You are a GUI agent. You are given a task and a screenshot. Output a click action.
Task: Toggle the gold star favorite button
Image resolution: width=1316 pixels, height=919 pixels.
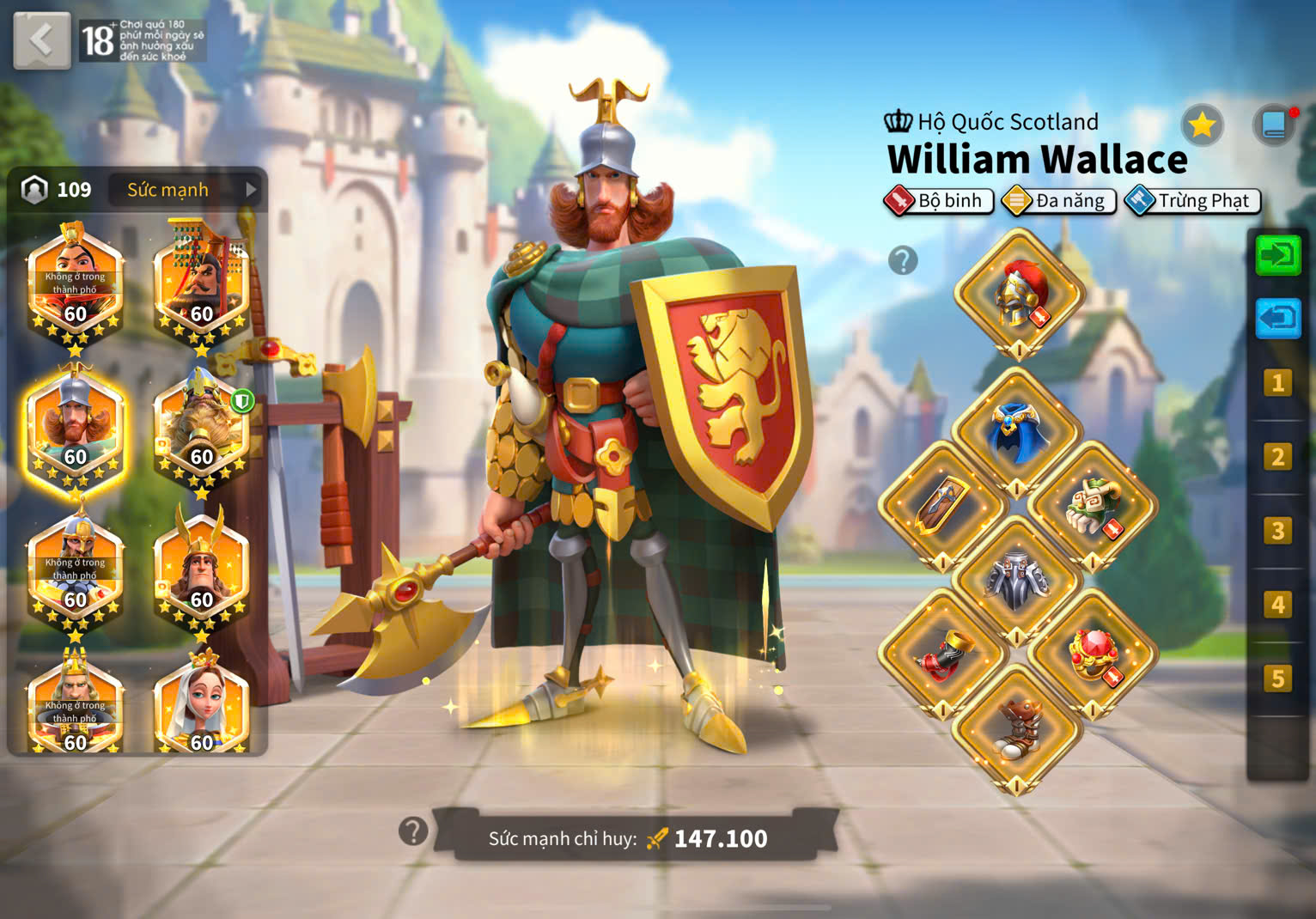click(x=1201, y=126)
